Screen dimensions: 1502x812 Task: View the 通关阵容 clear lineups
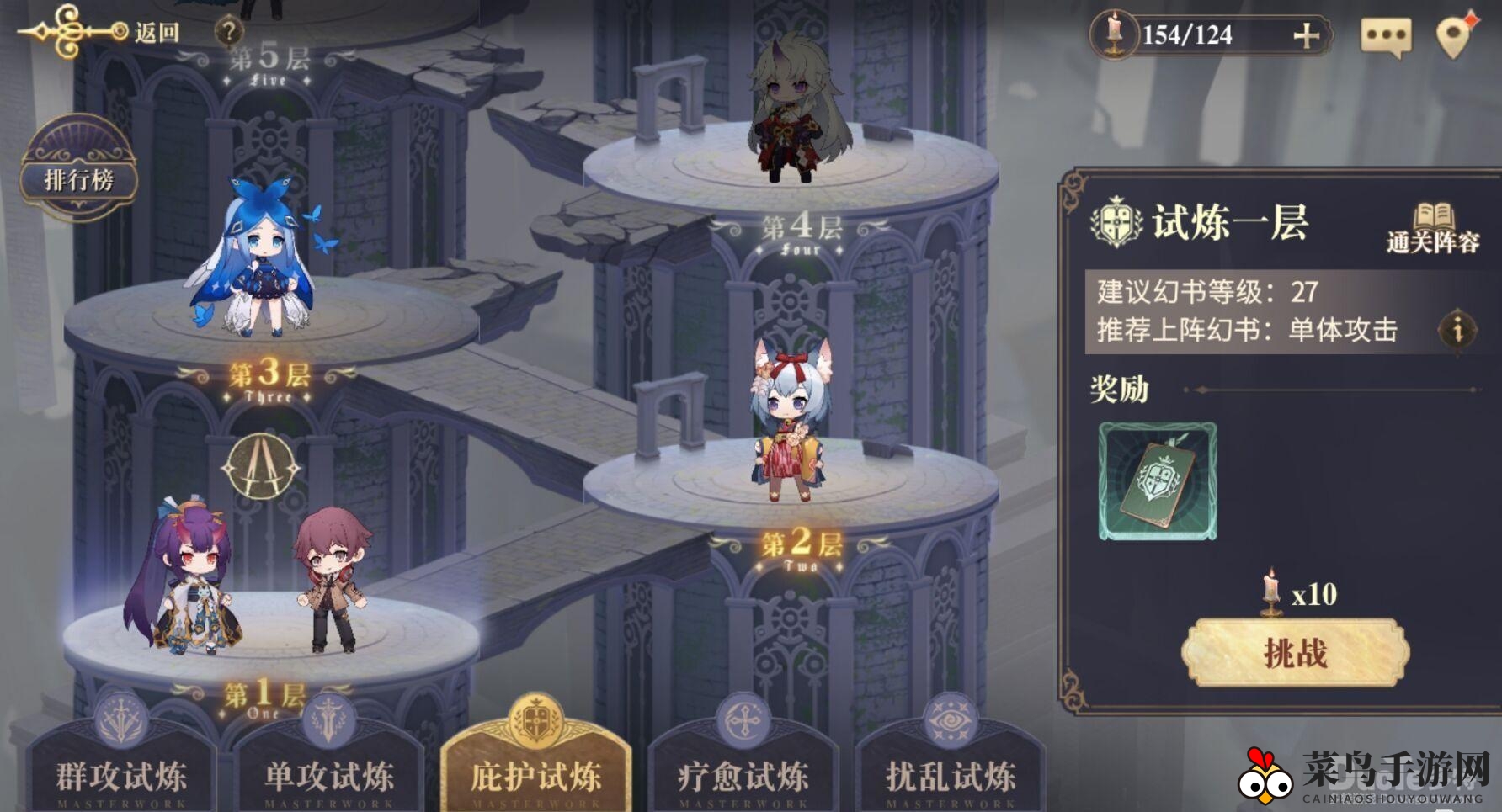click(1432, 228)
